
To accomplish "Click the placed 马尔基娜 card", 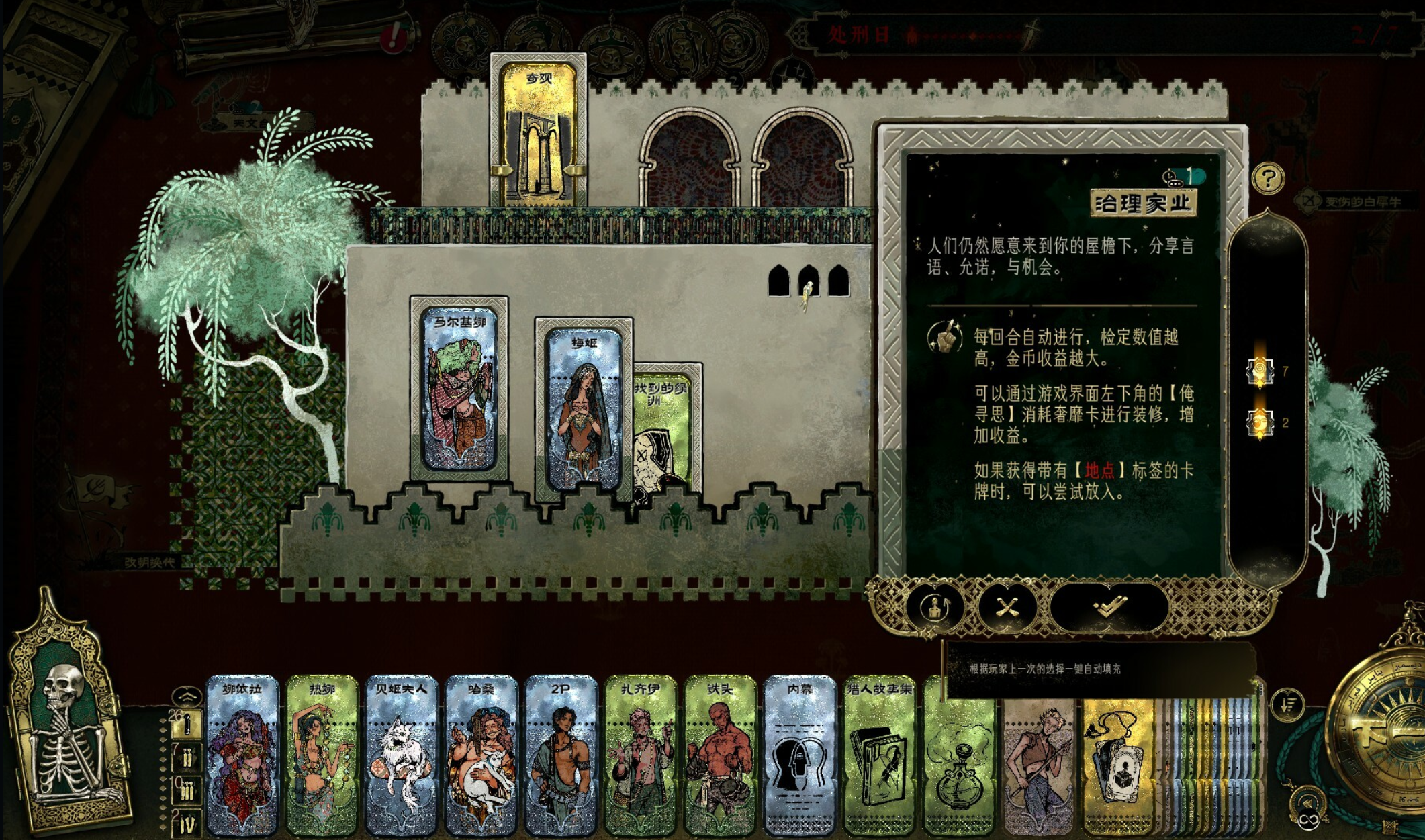I will [x=459, y=389].
